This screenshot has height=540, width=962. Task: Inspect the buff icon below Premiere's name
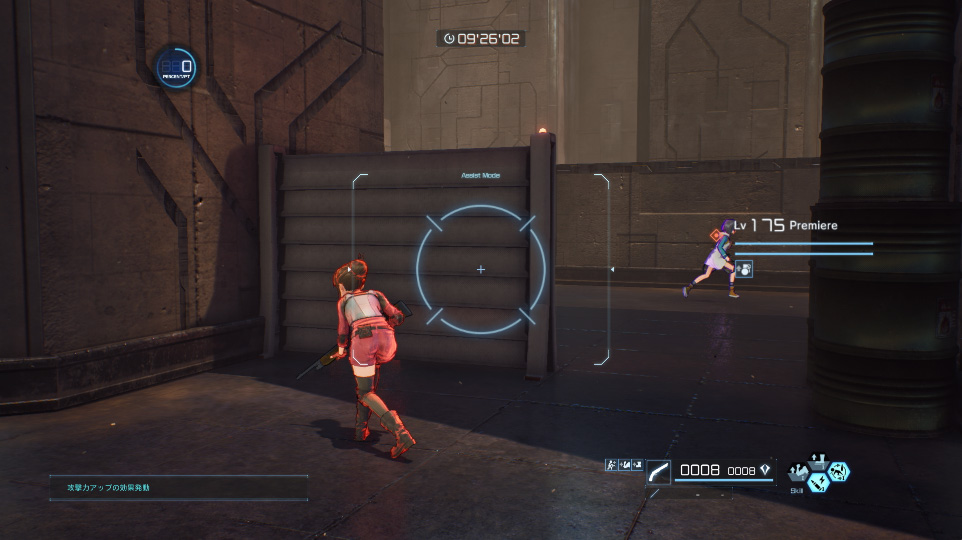[x=744, y=268]
